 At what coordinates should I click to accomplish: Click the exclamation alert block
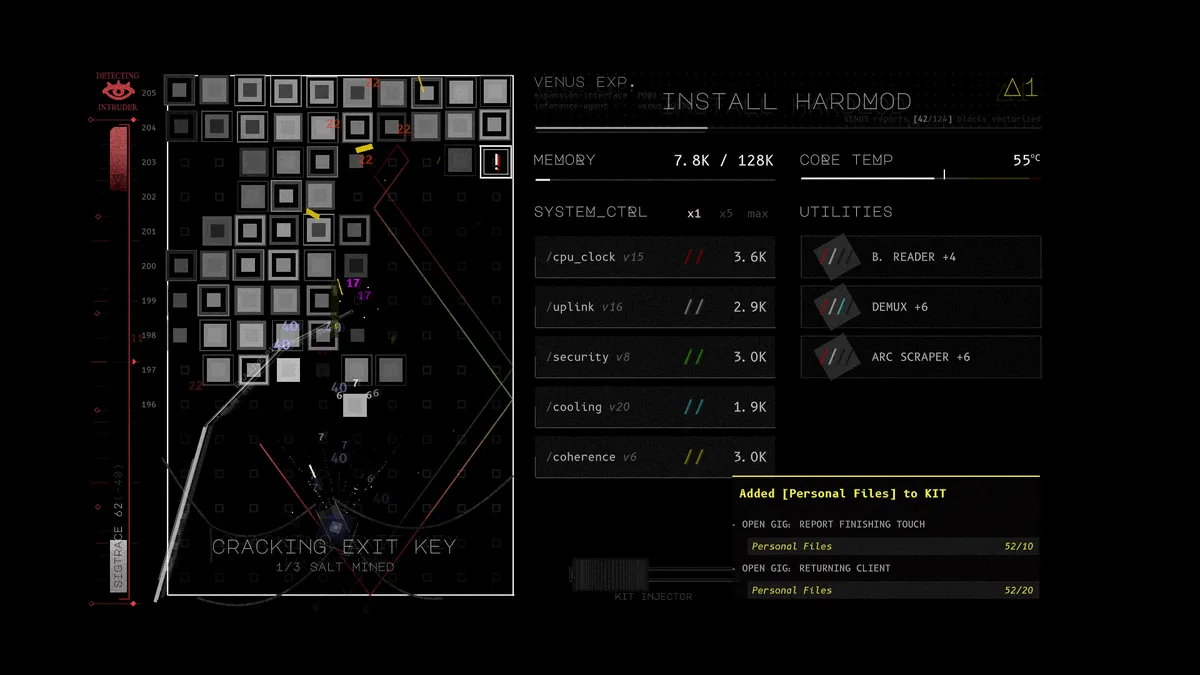coord(496,162)
